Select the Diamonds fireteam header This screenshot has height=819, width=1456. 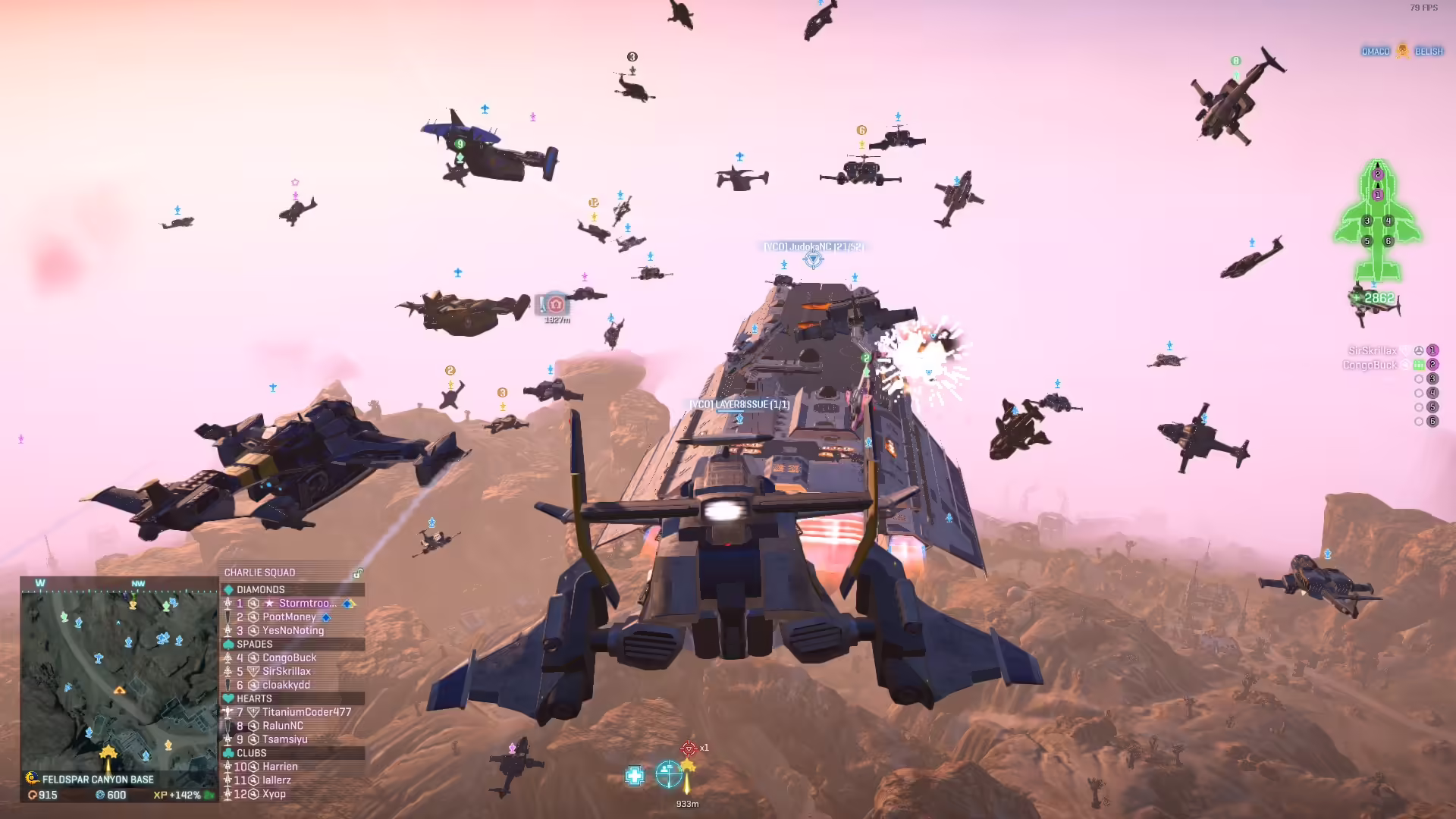click(261, 589)
